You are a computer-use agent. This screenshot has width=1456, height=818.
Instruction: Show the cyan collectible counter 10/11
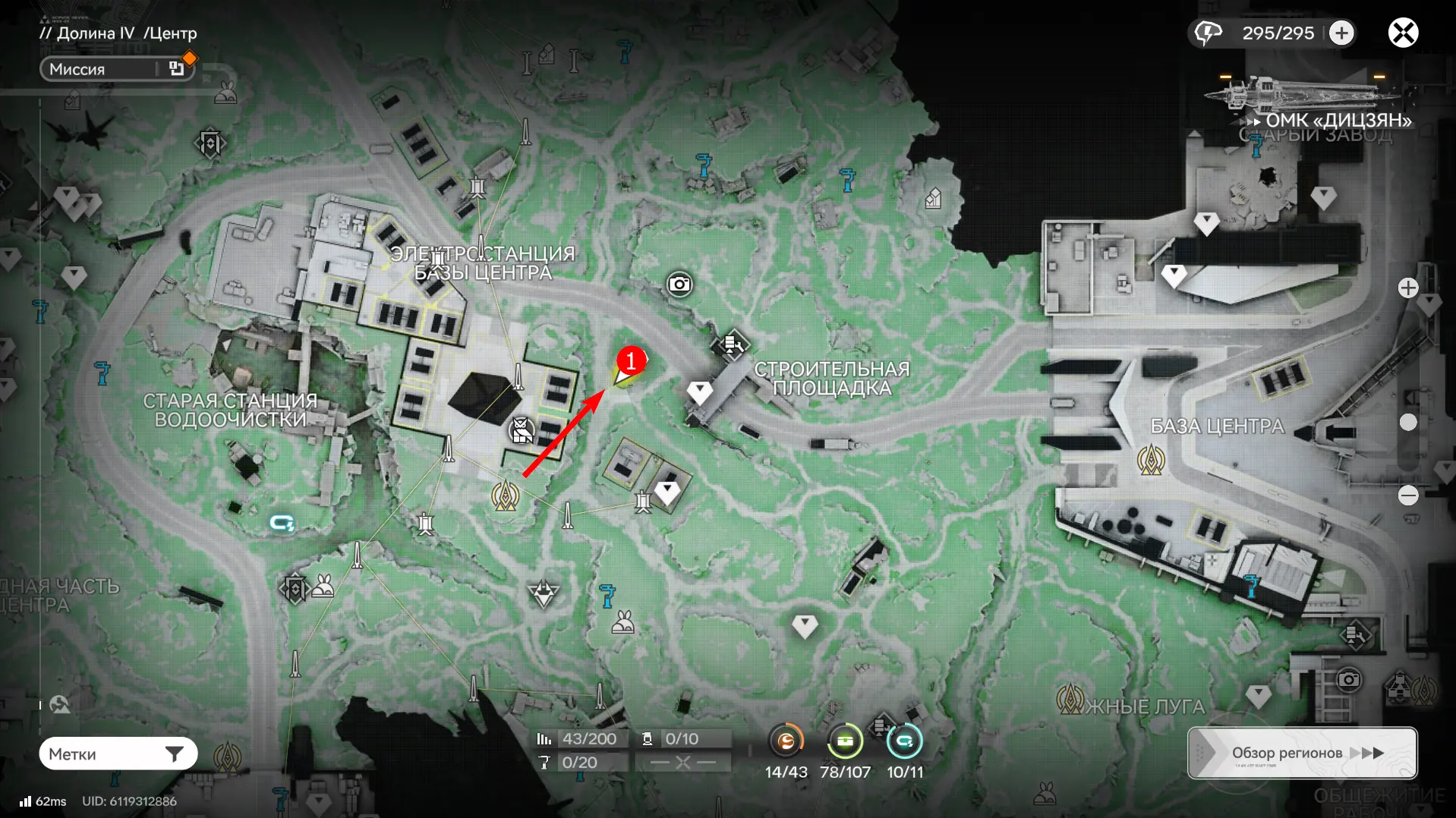point(904,741)
